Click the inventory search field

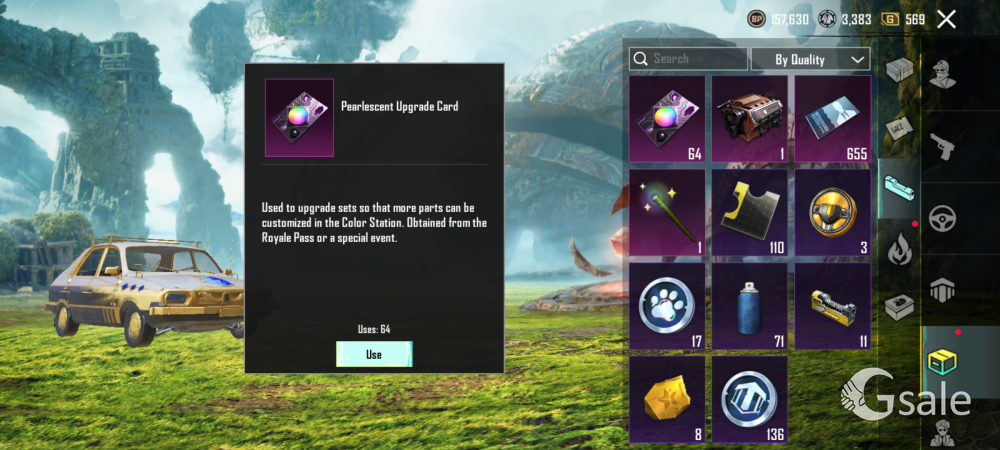click(689, 59)
